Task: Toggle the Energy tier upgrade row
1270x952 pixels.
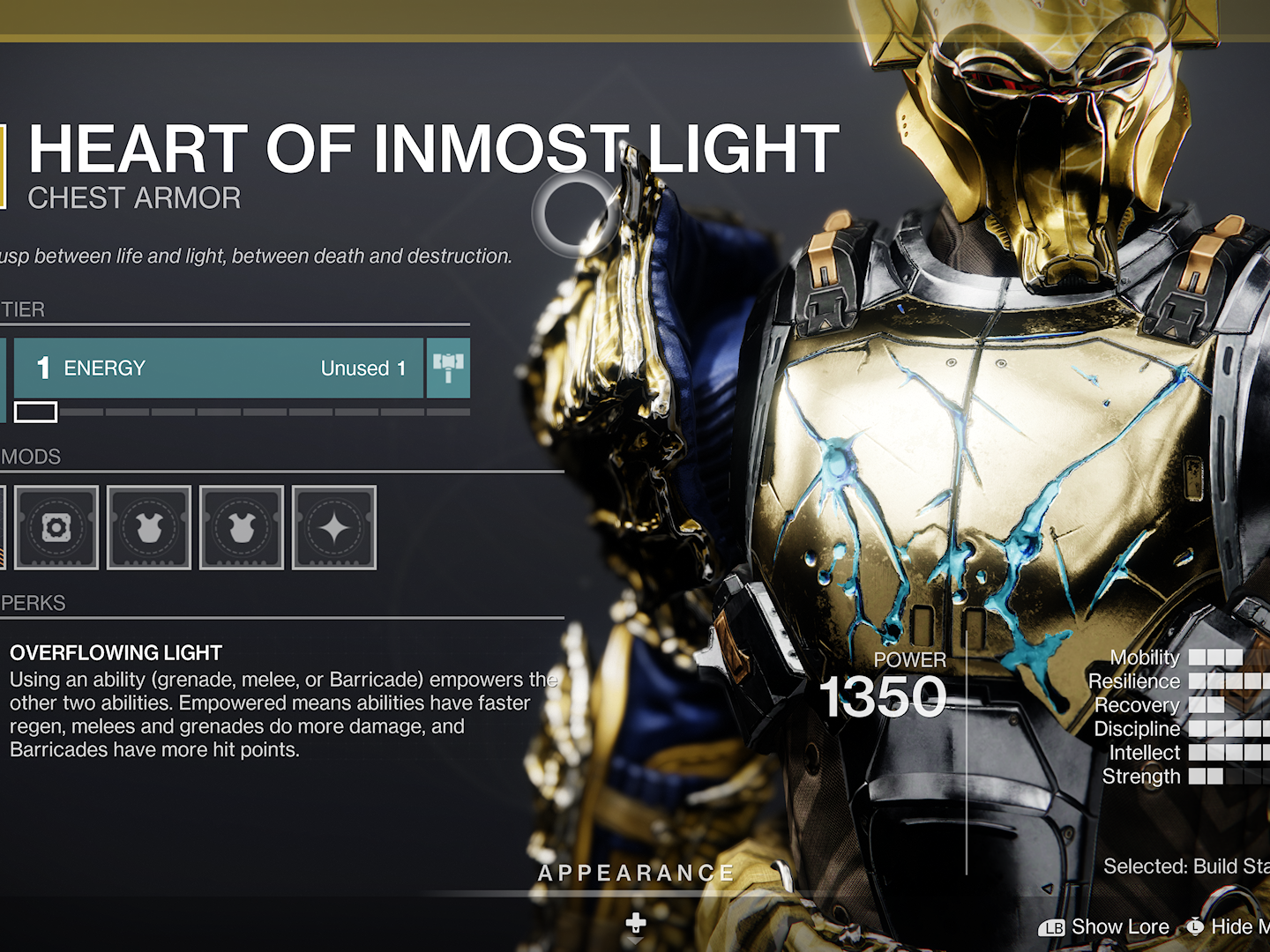Action: (220, 368)
